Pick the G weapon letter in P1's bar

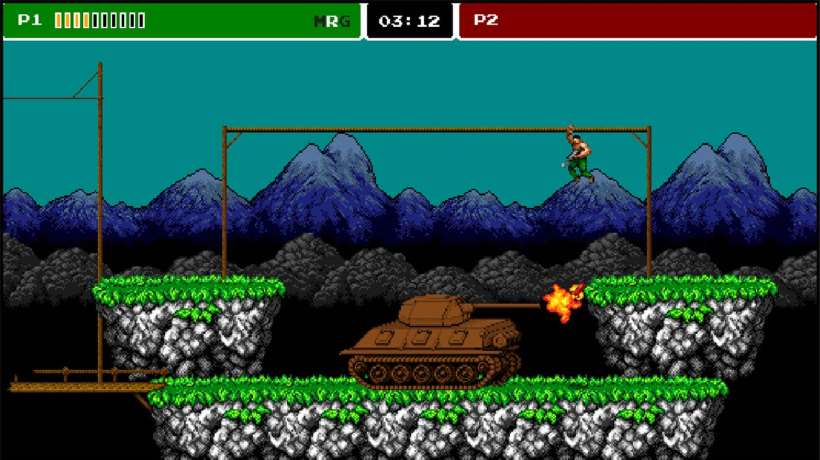click(x=346, y=21)
